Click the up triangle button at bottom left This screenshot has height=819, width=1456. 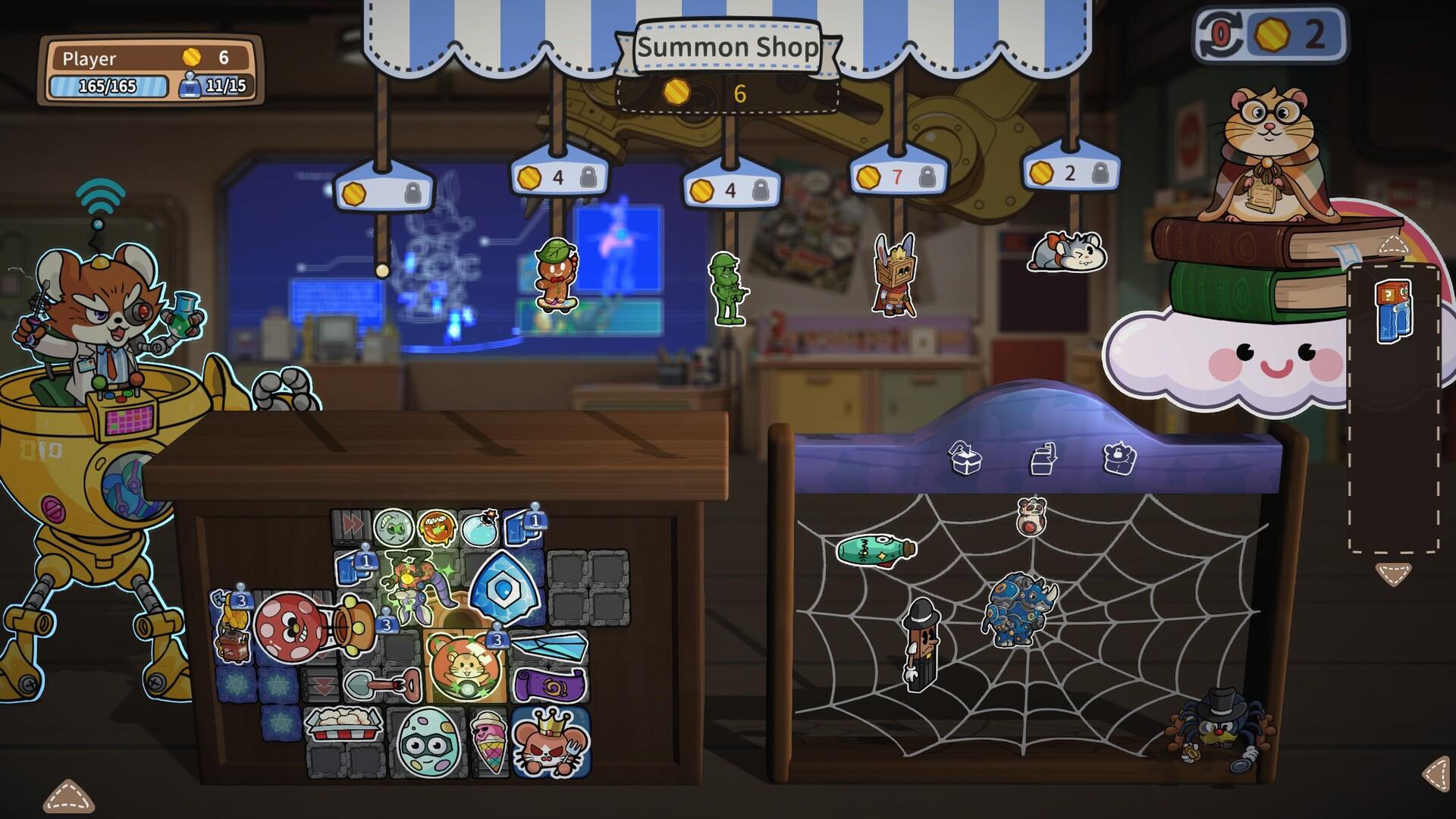coord(69,795)
